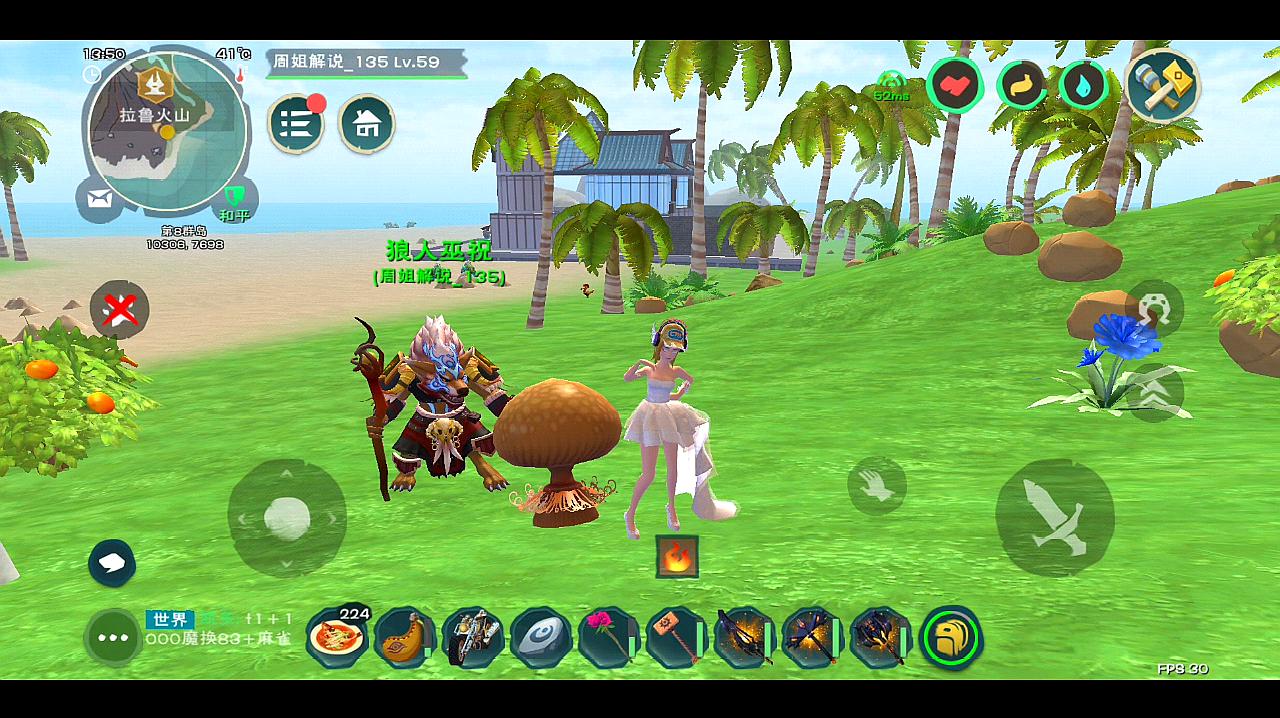
Task: Expand the three-dot menu button
Action: pos(113,637)
